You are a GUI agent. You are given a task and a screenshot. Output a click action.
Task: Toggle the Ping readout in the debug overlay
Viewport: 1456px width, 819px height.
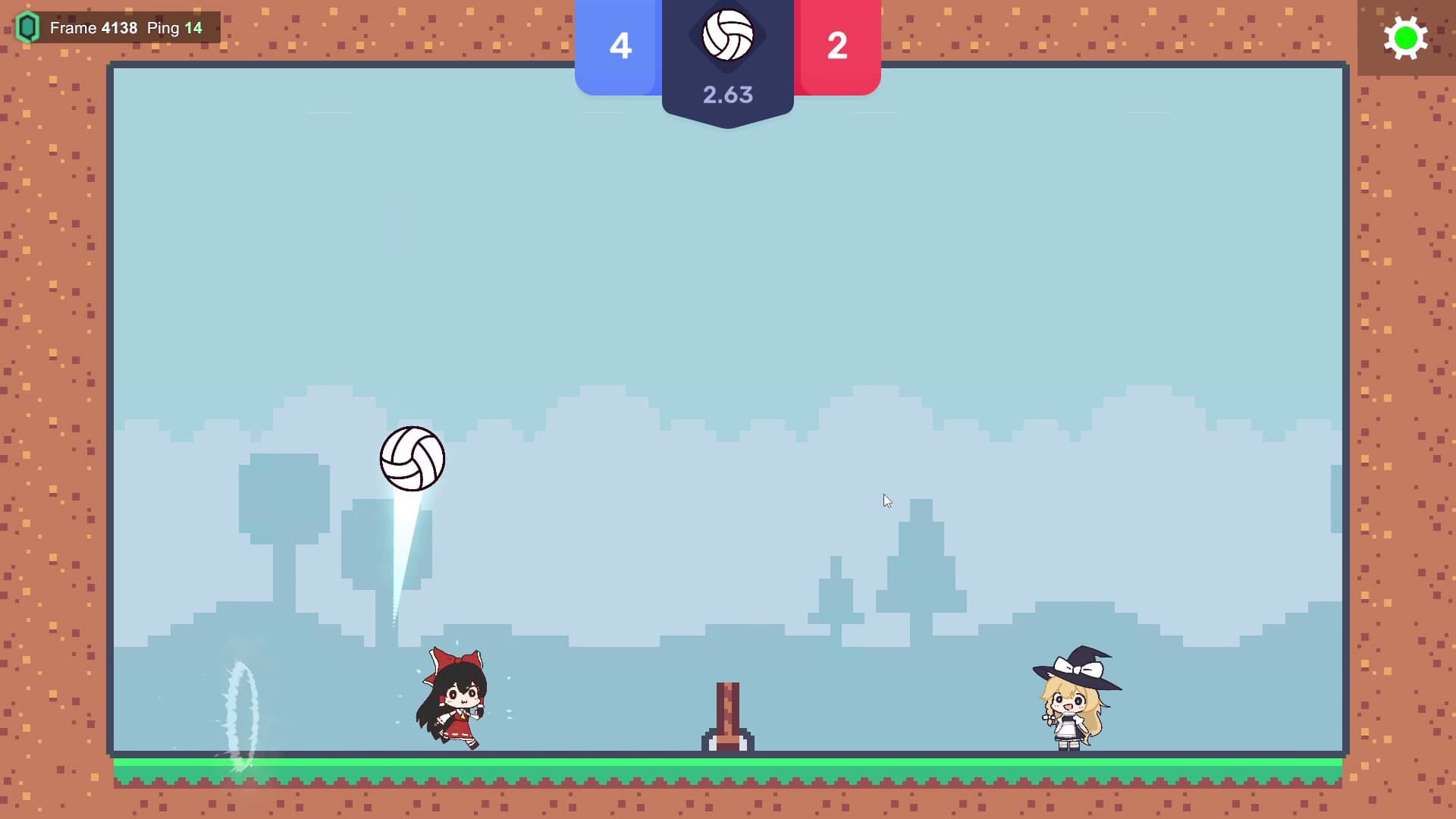pyautogui.click(x=176, y=27)
